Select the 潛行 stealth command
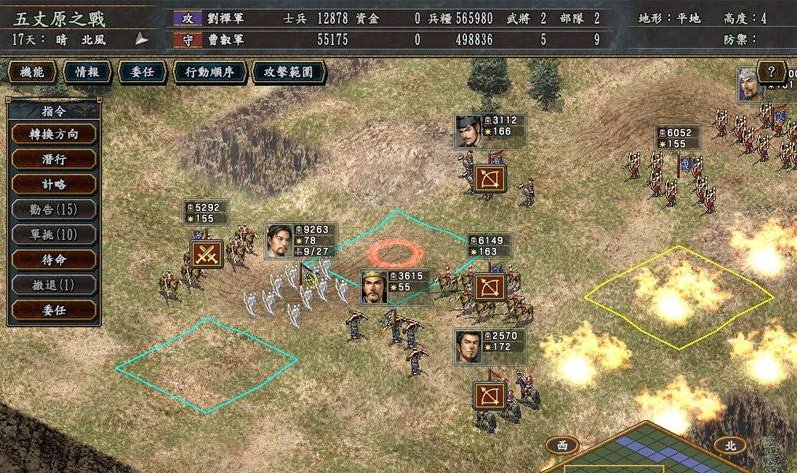The width and height of the screenshot is (797, 473). coord(54,158)
